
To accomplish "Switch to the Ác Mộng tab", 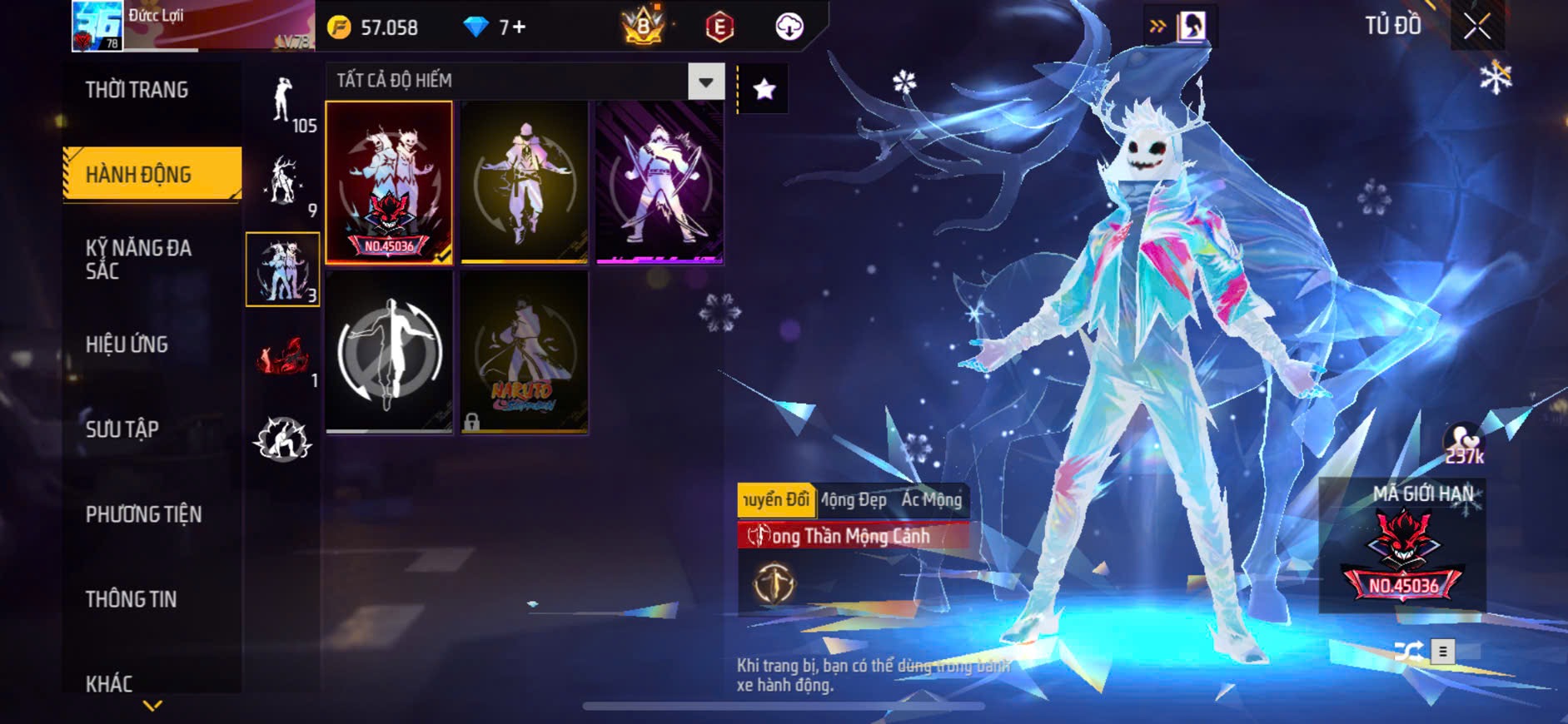I will 932,500.
